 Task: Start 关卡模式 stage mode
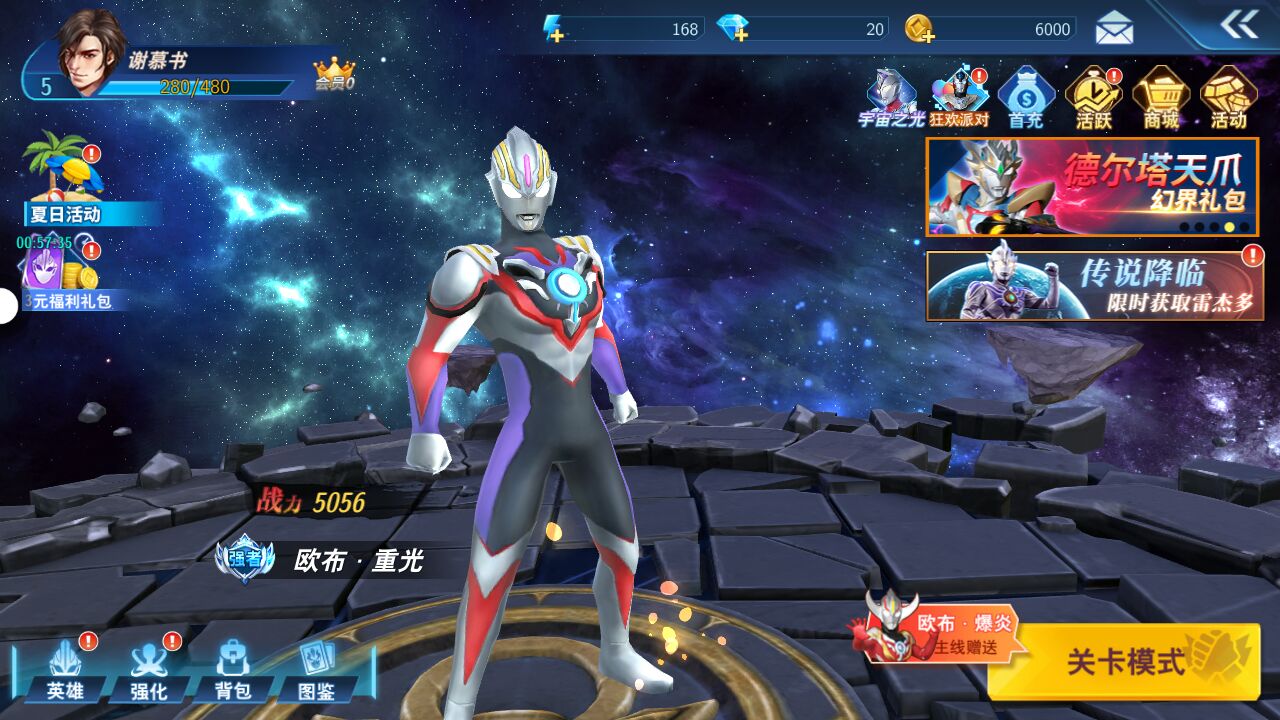(1125, 660)
